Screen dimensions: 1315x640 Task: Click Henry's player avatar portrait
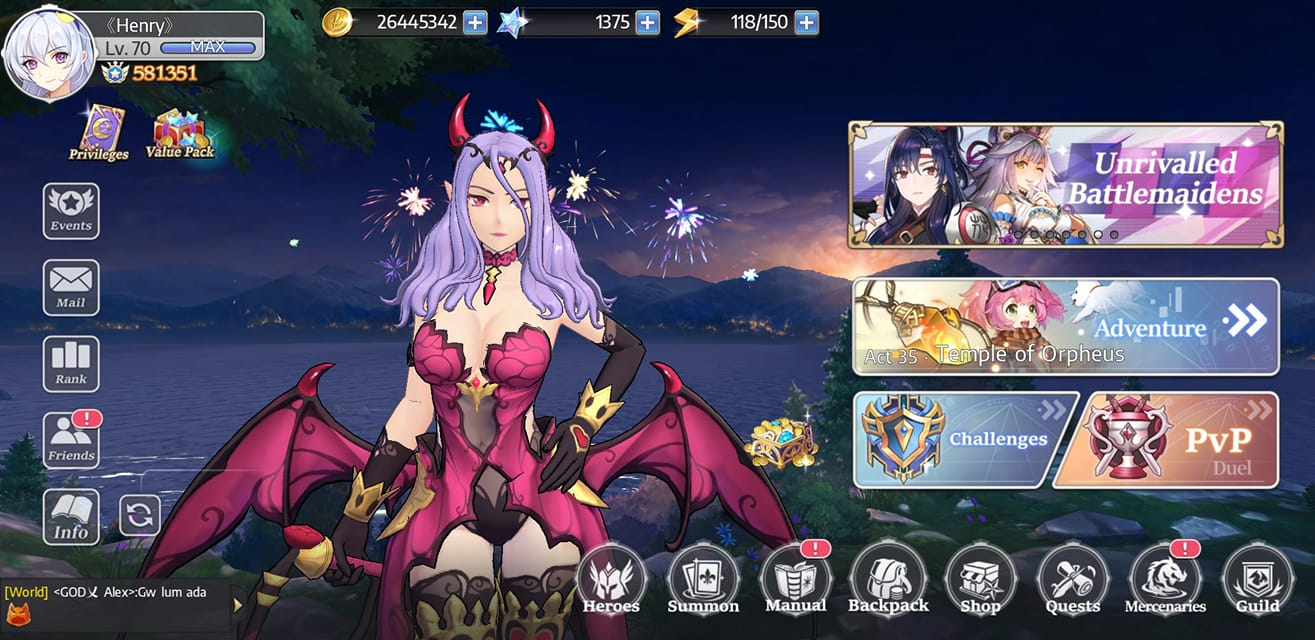click(46, 54)
